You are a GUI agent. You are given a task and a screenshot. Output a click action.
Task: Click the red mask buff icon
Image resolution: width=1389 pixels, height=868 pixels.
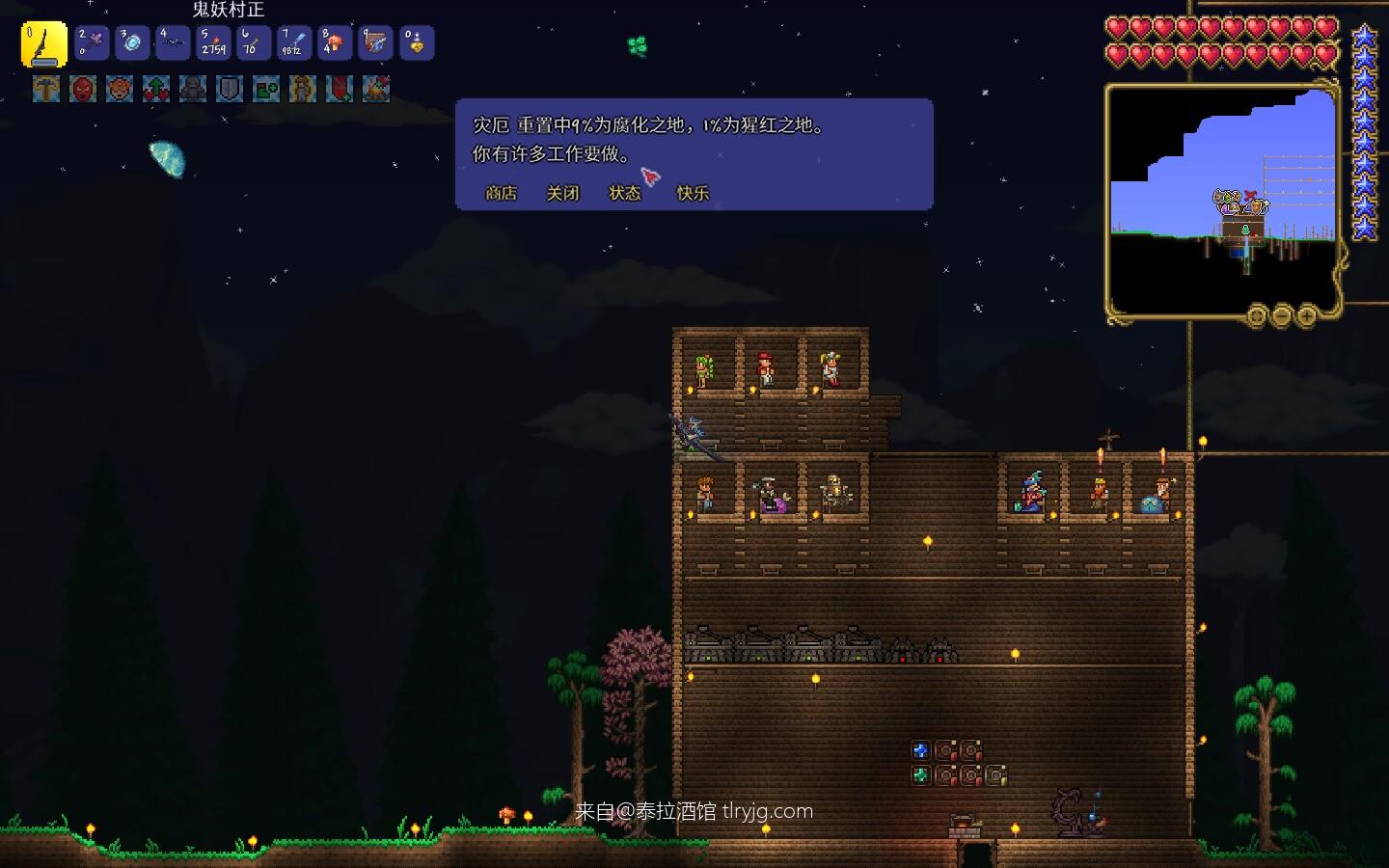tap(83, 90)
